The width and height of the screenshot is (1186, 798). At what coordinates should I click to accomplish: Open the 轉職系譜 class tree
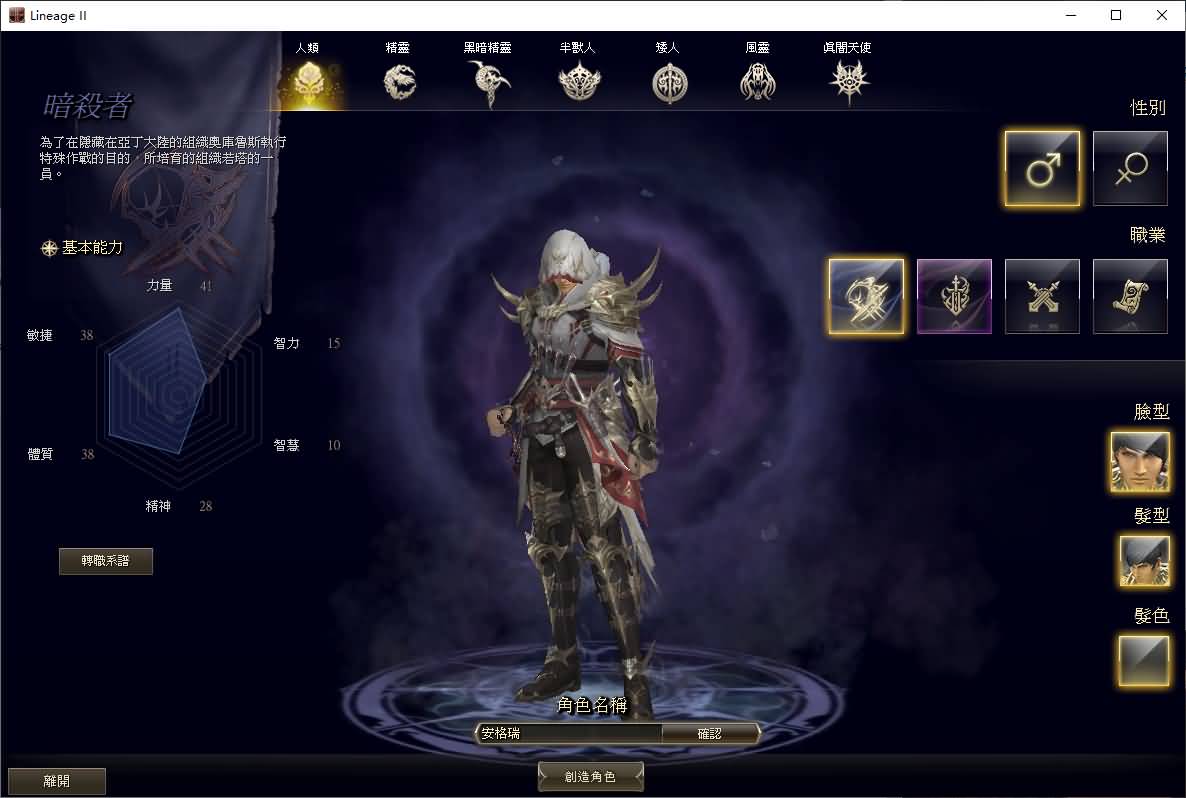coord(106,561)
